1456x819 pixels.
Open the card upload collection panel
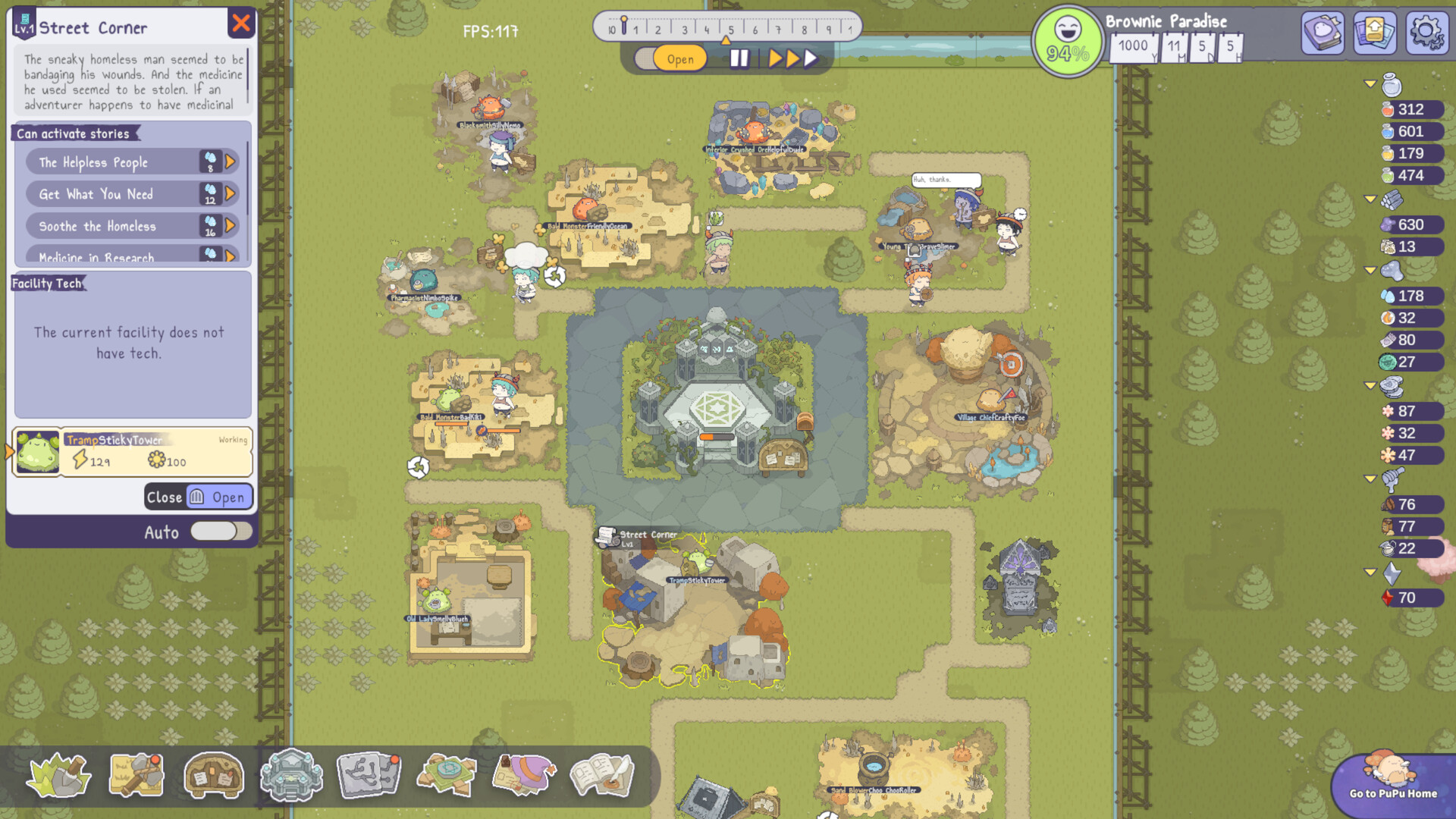(1375, 33)
